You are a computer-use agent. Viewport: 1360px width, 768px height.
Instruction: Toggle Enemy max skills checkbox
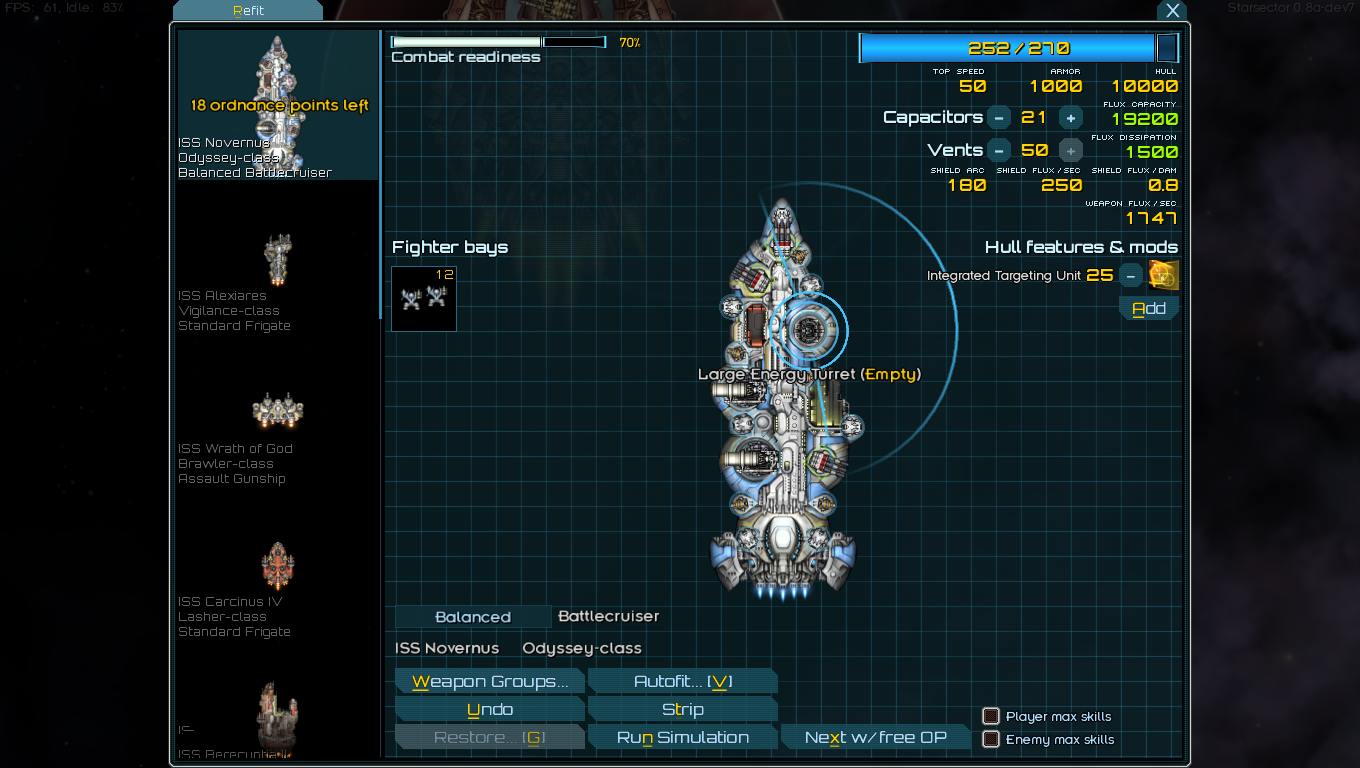pos(991,739)
